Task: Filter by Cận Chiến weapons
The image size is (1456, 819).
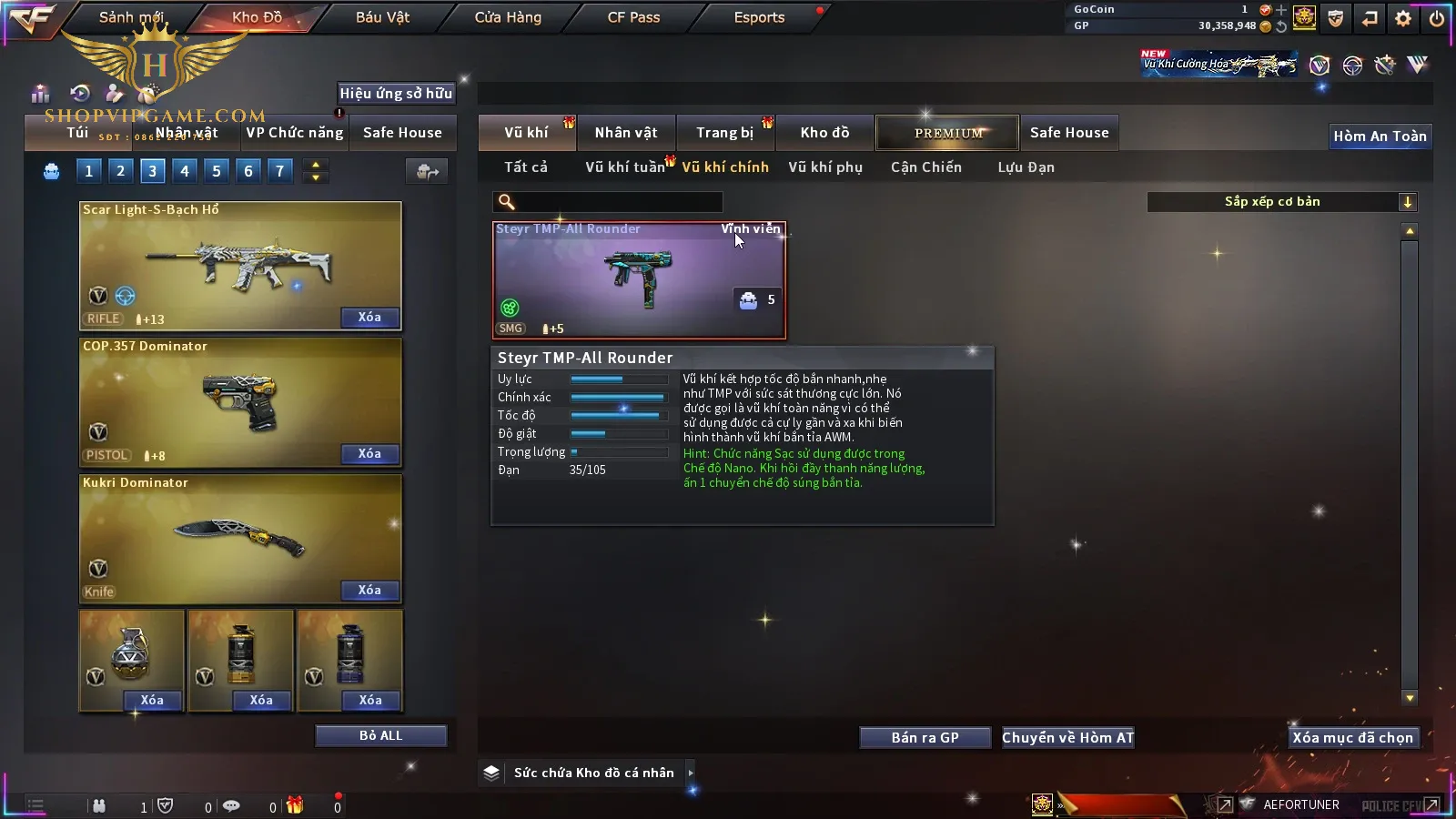Action: [x=925, y=167]
